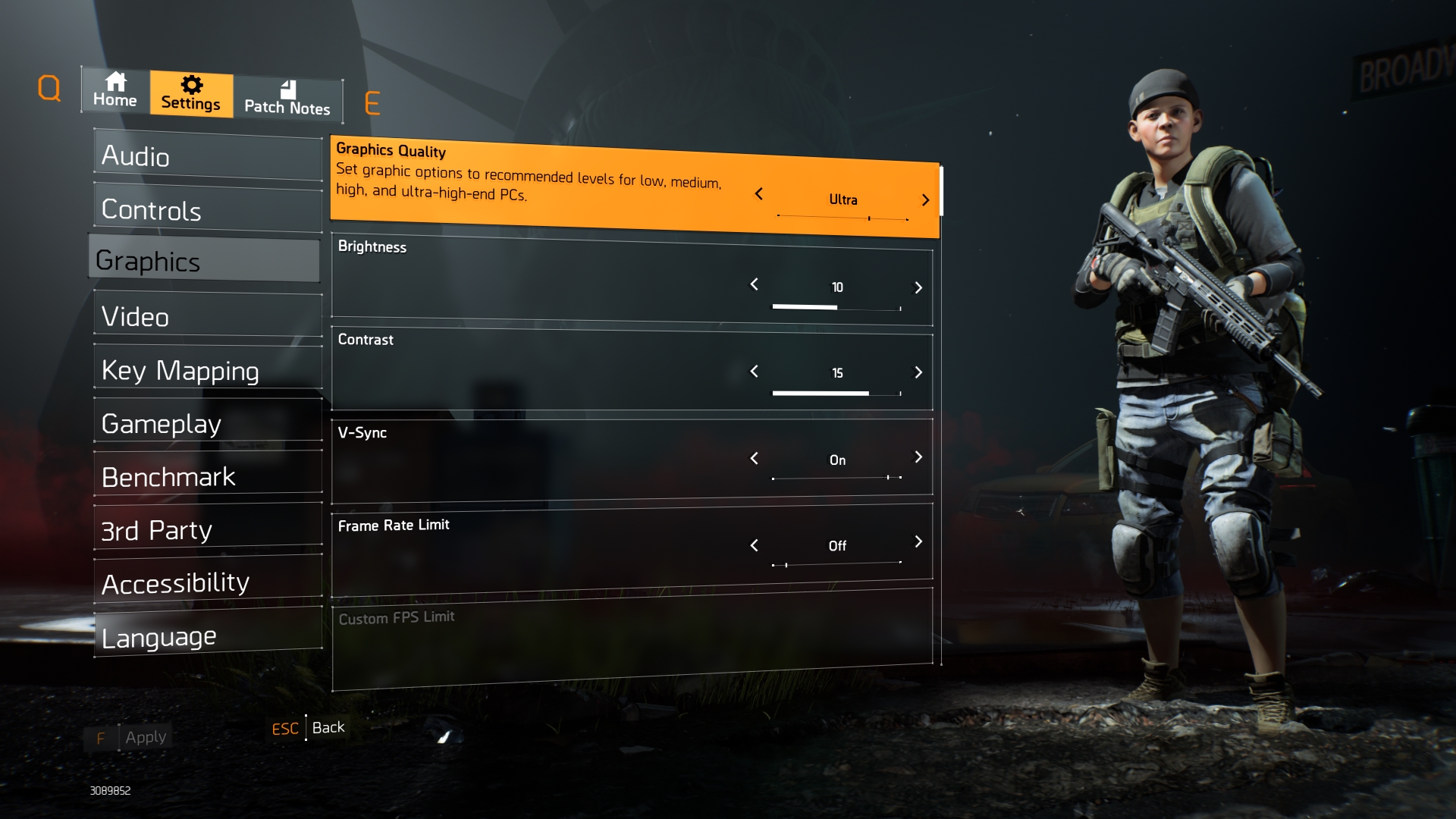
Task: Switch to the Home tab
Action: pos(115,91)
